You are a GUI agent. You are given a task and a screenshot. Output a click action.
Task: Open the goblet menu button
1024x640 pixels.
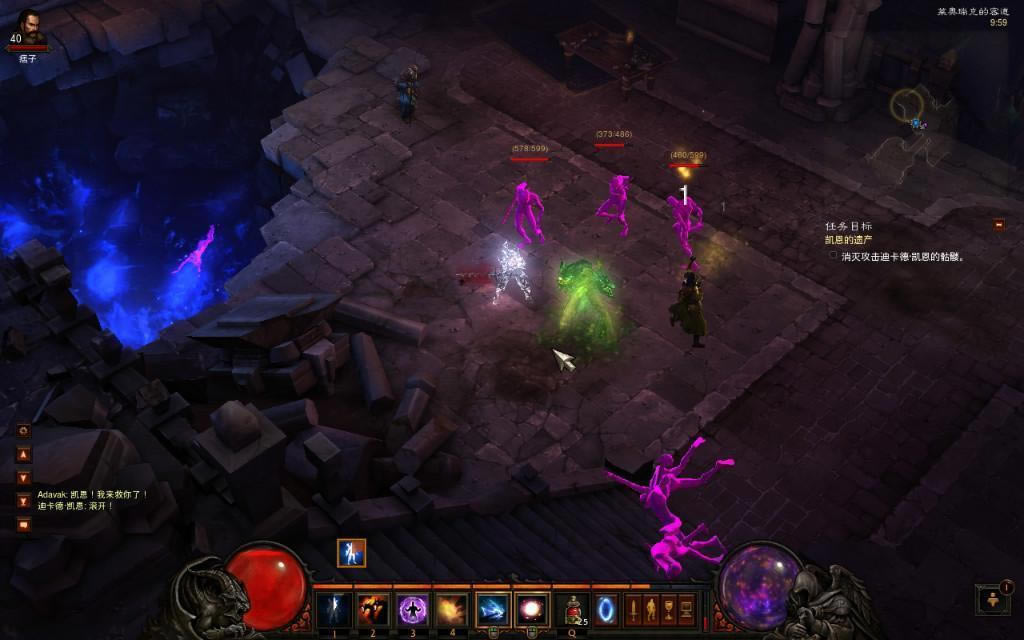[x=668, y=608]
